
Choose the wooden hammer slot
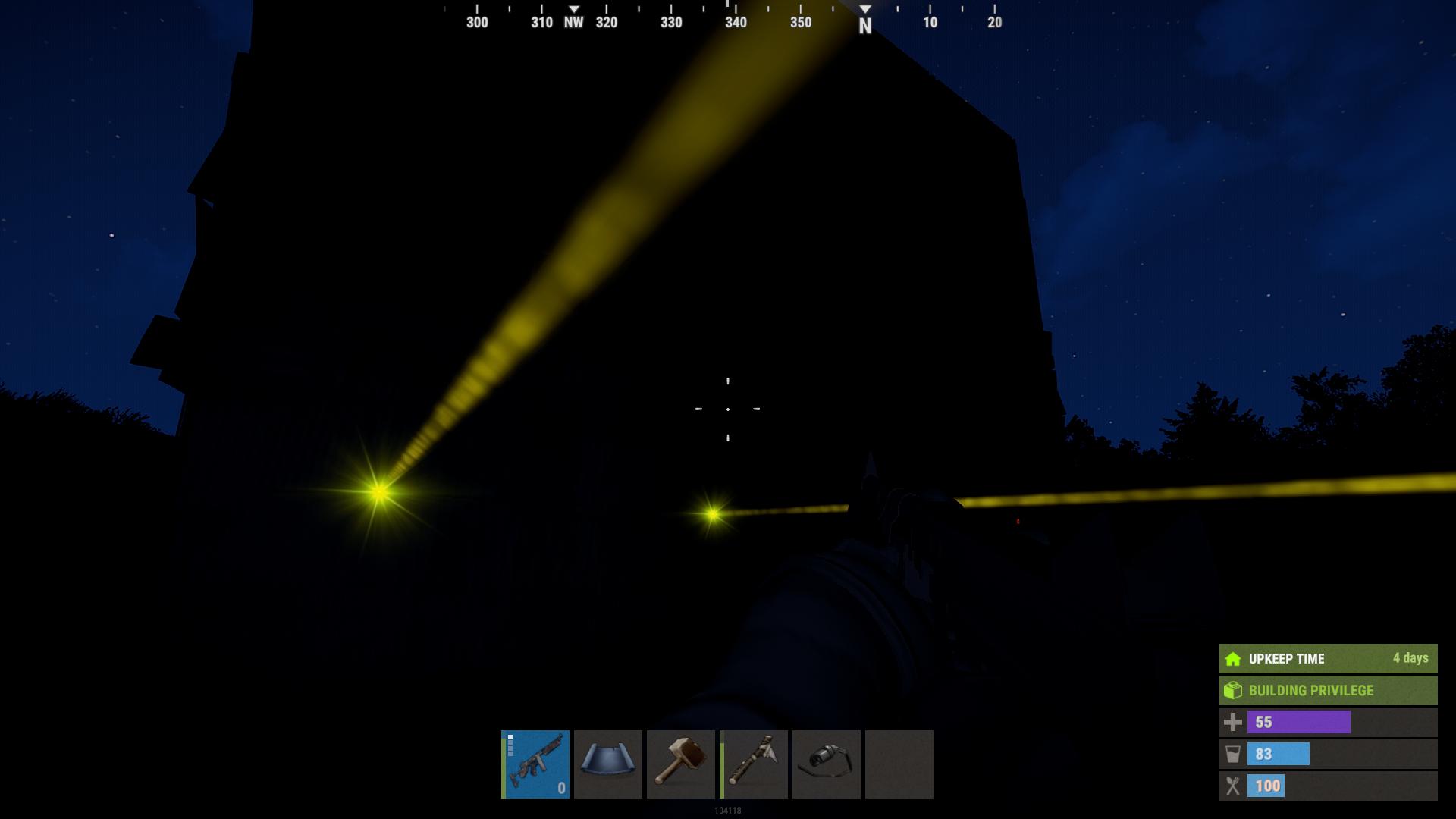point(681,764)
